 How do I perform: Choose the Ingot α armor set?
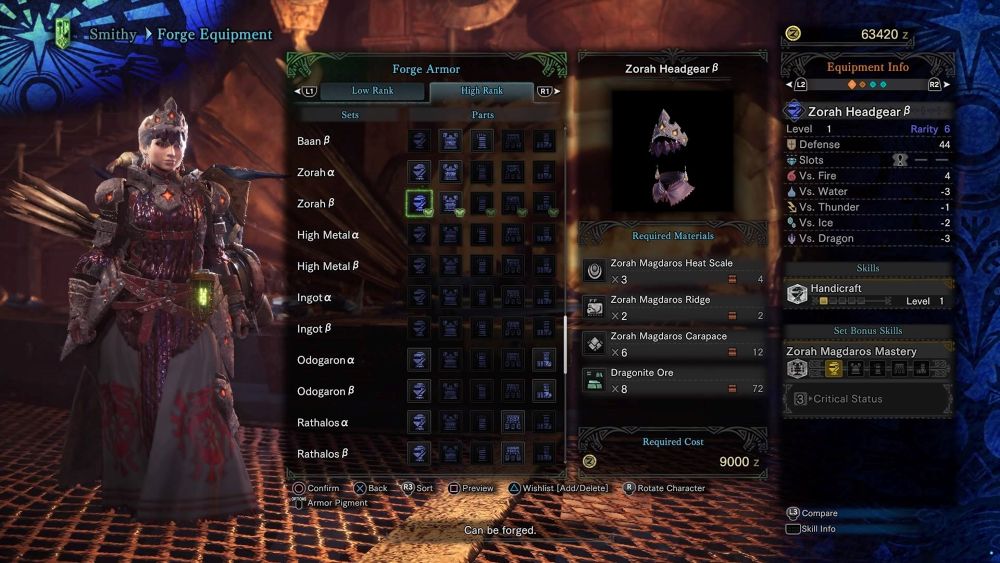[315, 298]
